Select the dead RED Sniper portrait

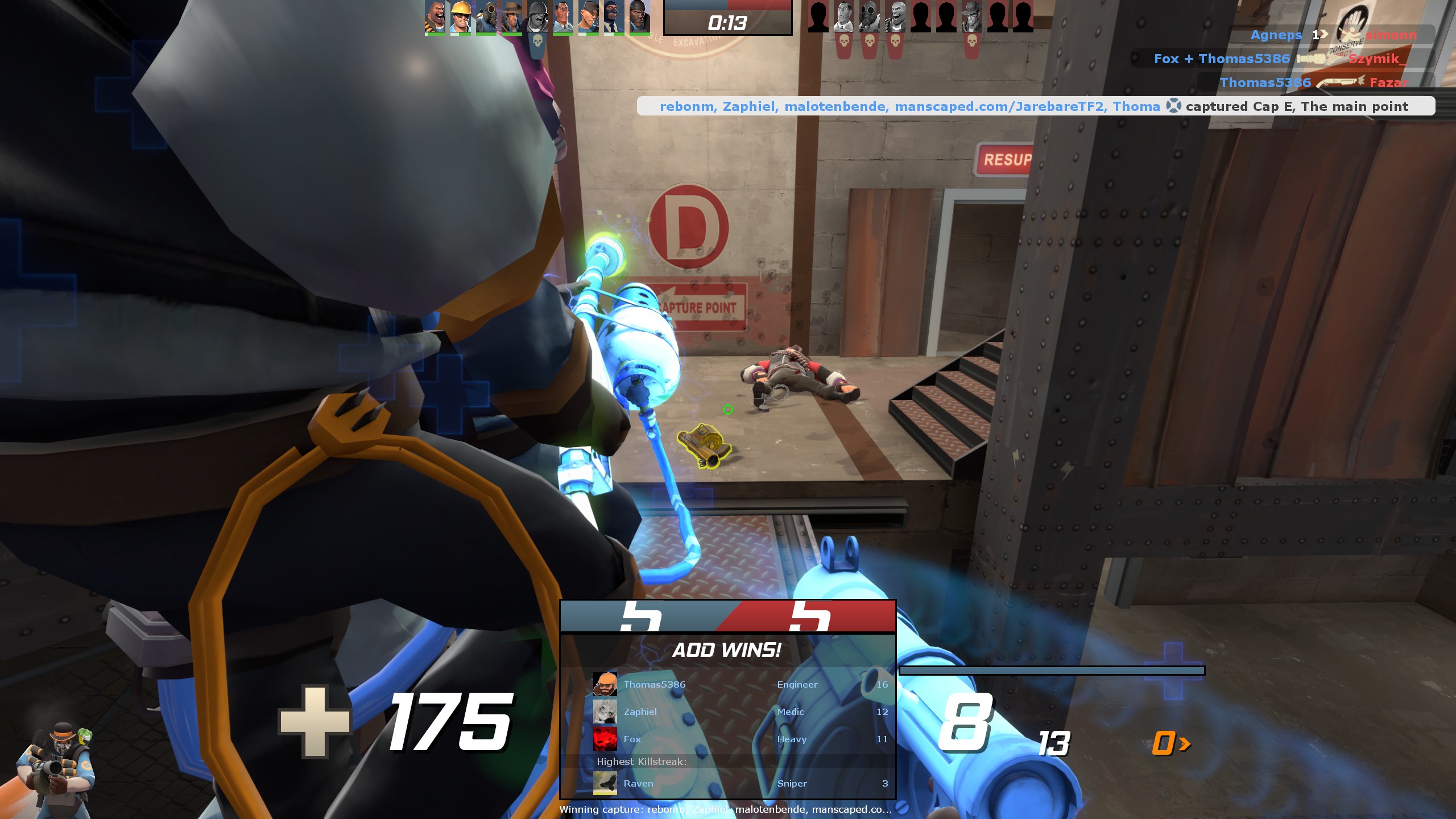point(971,16)
